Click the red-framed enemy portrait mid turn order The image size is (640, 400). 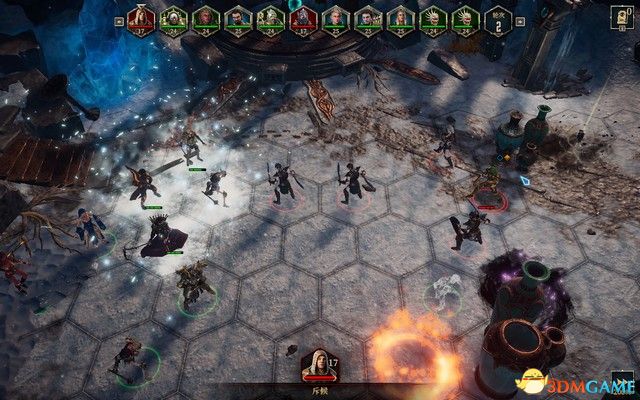303,18
